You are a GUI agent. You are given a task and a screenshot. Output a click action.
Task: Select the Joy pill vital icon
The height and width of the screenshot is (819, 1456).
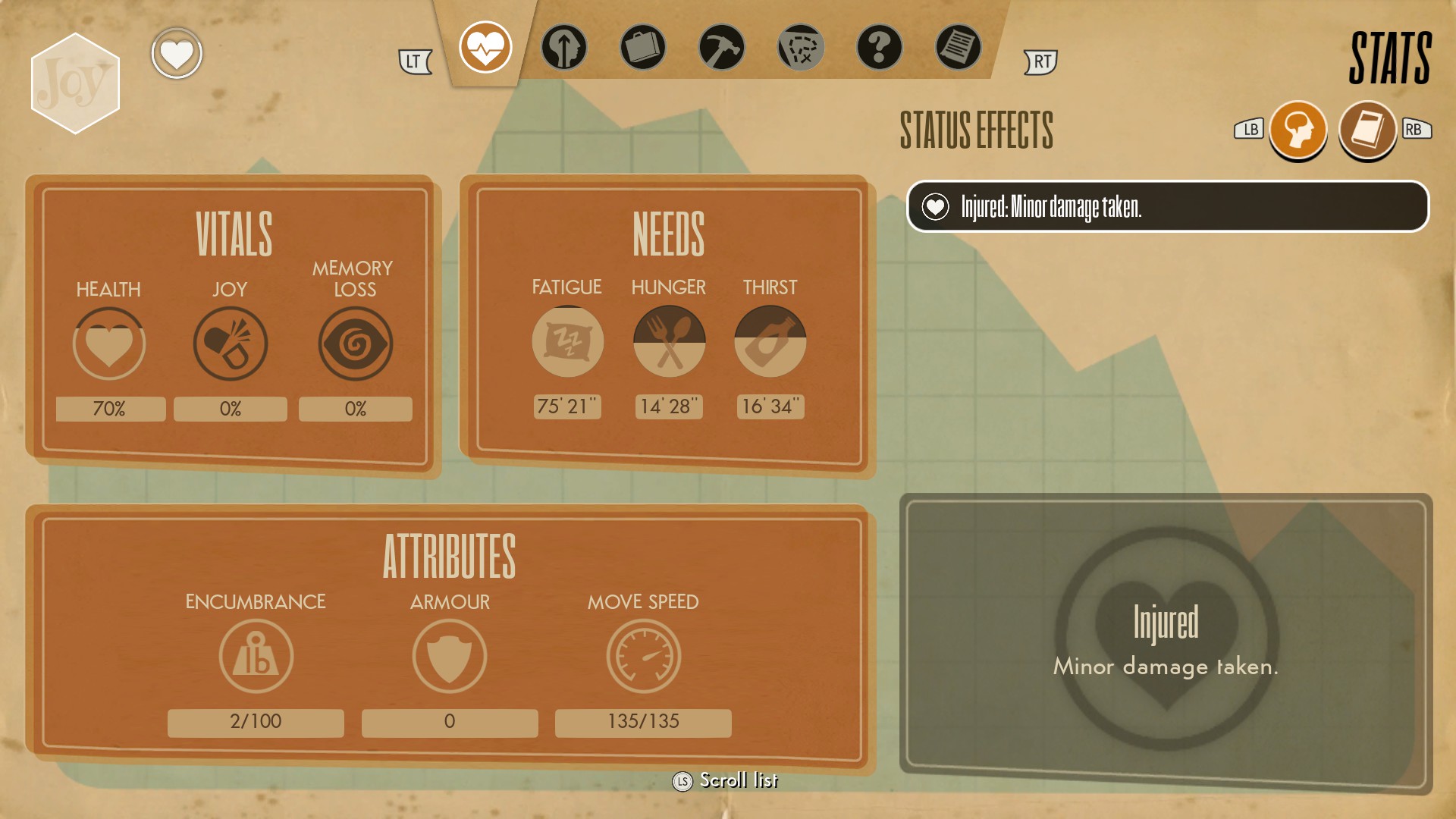tap(231, 344)
